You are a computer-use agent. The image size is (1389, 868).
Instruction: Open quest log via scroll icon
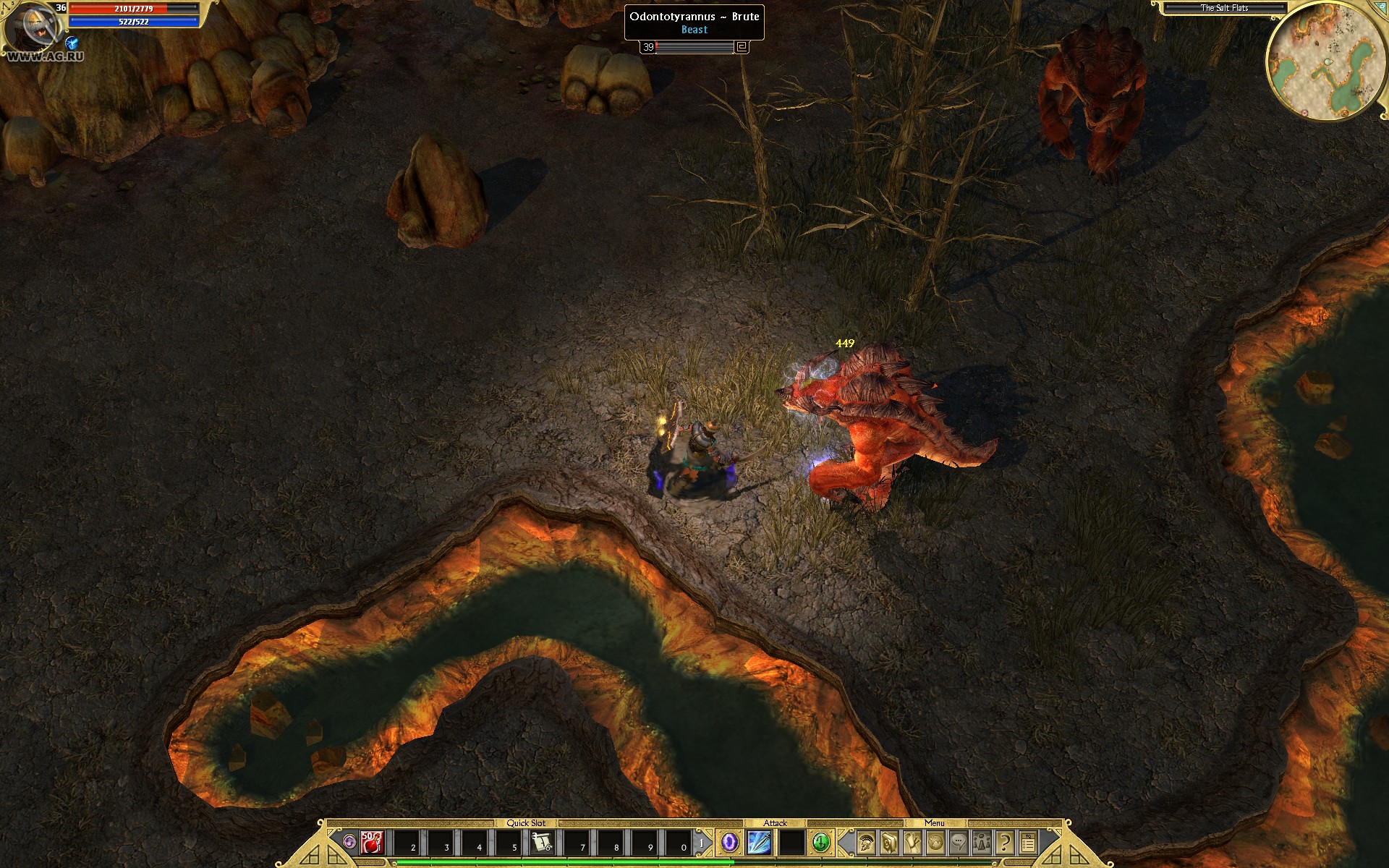pos(912,843)
